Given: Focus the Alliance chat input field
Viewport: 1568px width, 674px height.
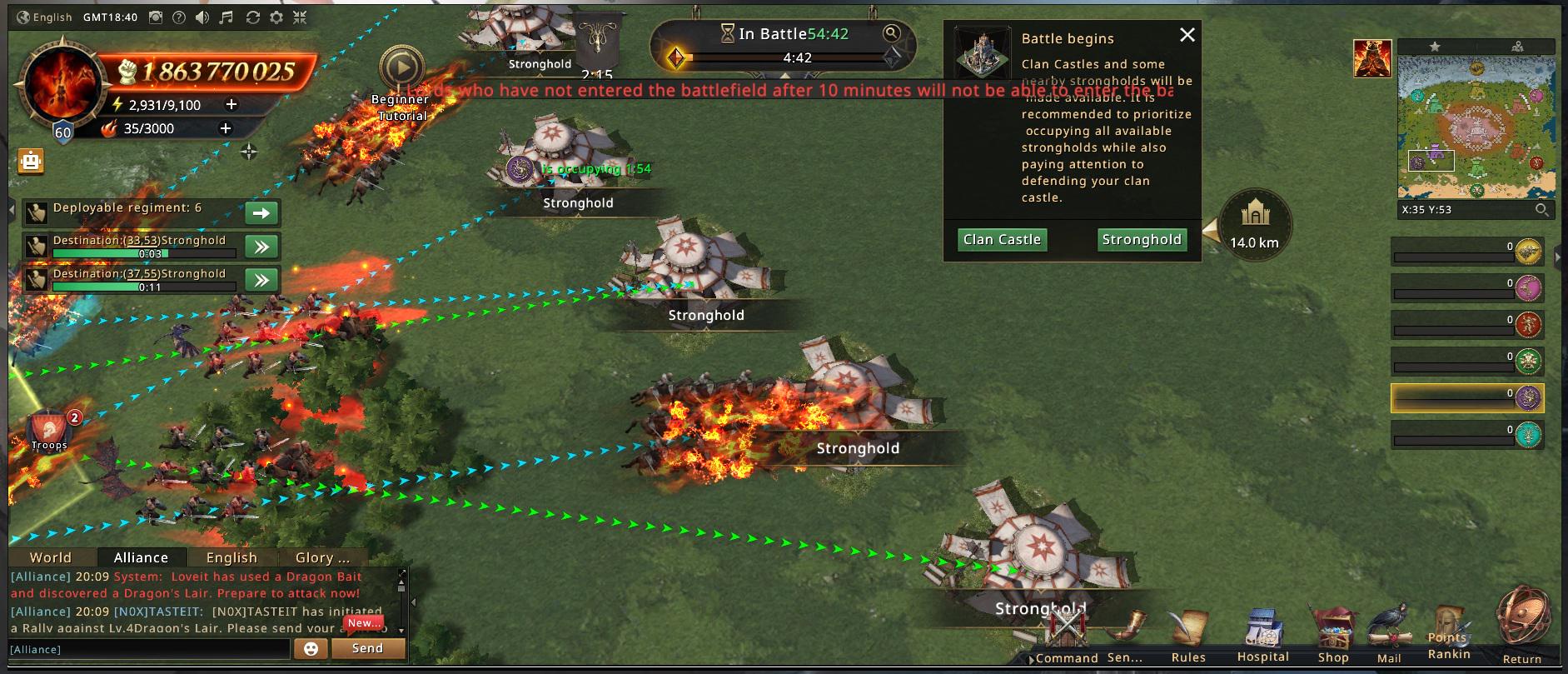Looking at the screenshot, I should point(150,649).
